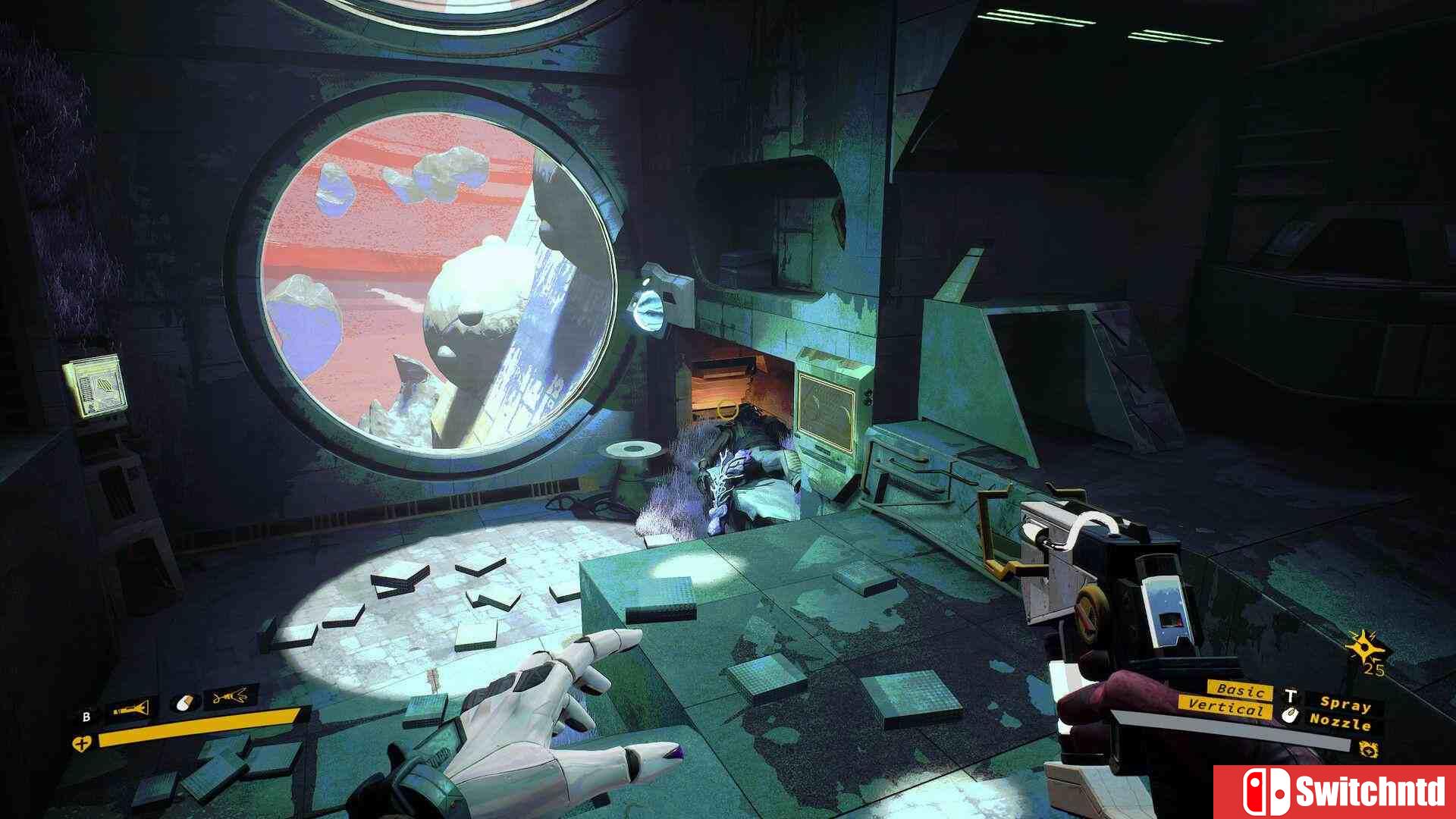1456x819 pixels.
Task: Click the flaming gear icon under Nozzle
Action: (1369, 750)
